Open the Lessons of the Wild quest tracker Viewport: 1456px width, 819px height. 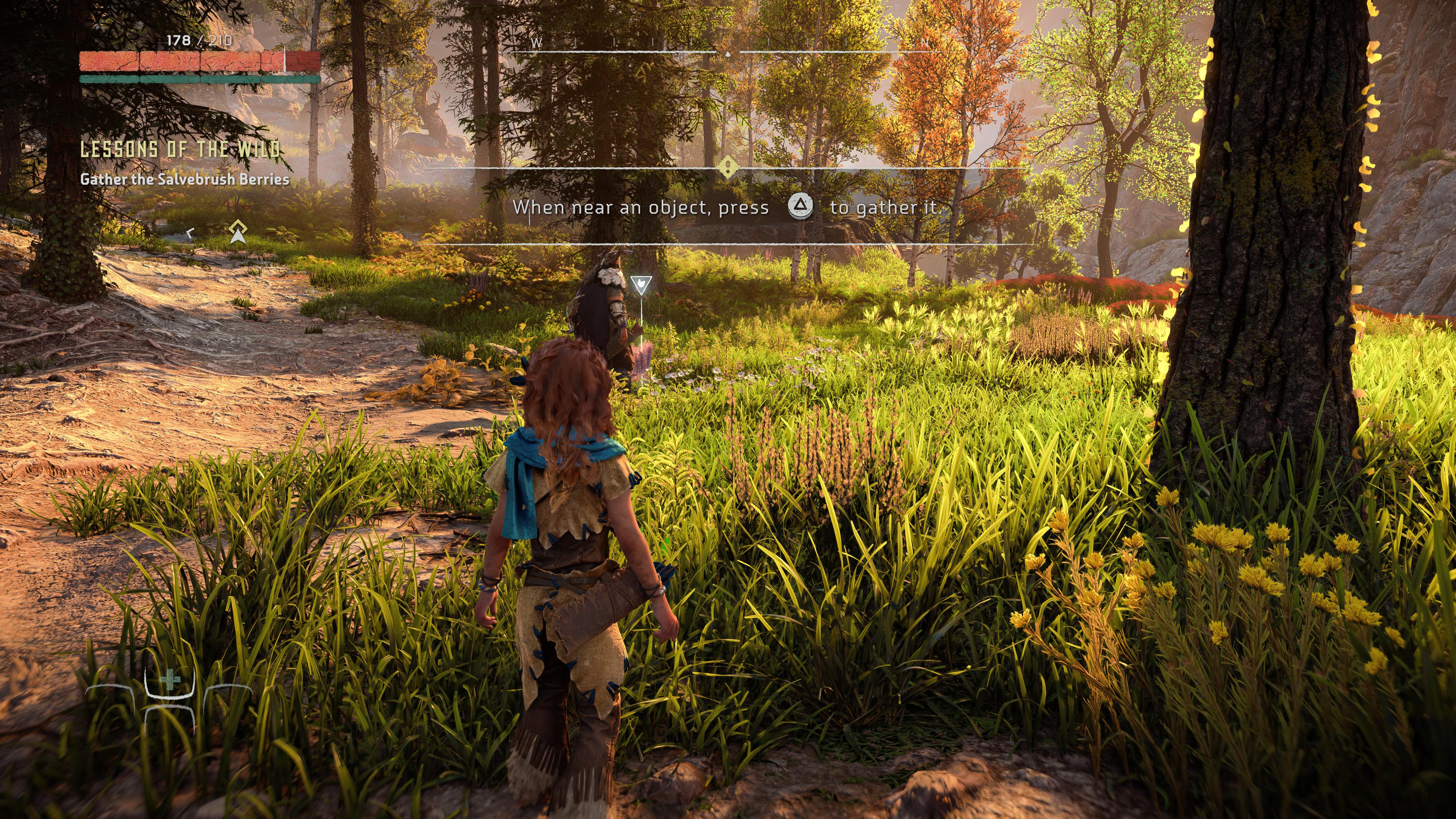(x=180, y=149)
